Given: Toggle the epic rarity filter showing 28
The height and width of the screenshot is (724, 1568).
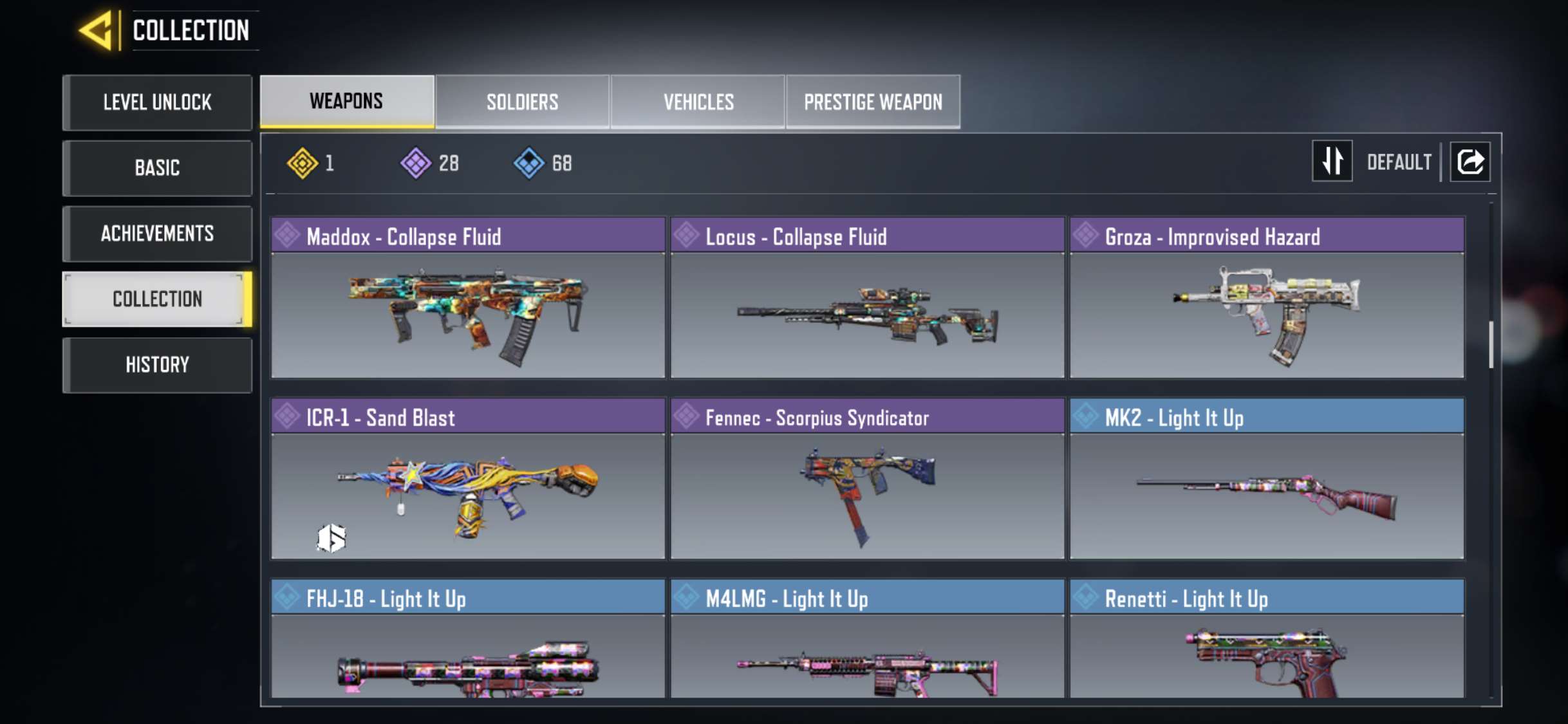Looking at the screenshot, I should tap(416, 163).
